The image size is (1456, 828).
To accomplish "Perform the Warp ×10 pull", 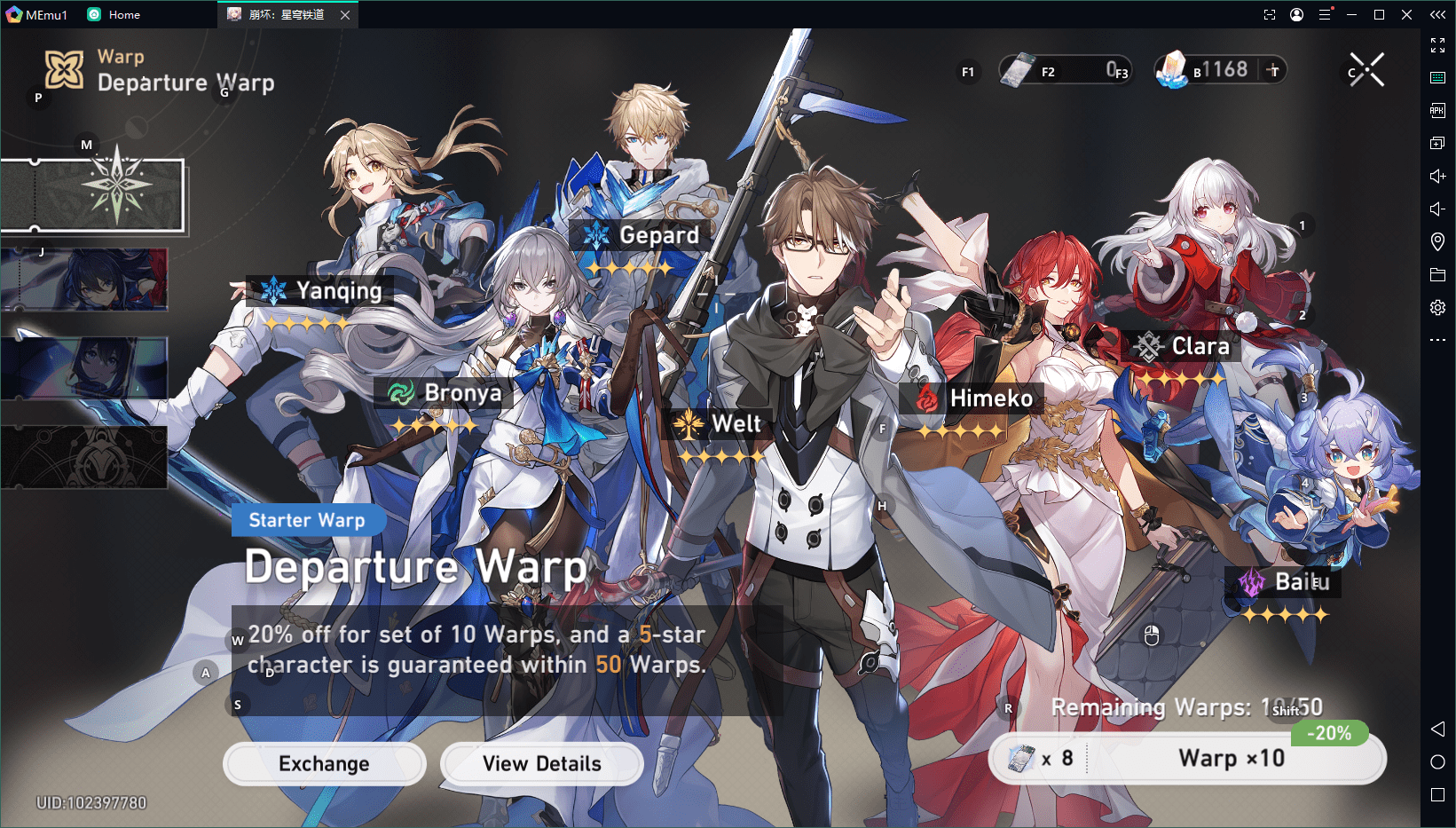I will tap(1231, 759).
